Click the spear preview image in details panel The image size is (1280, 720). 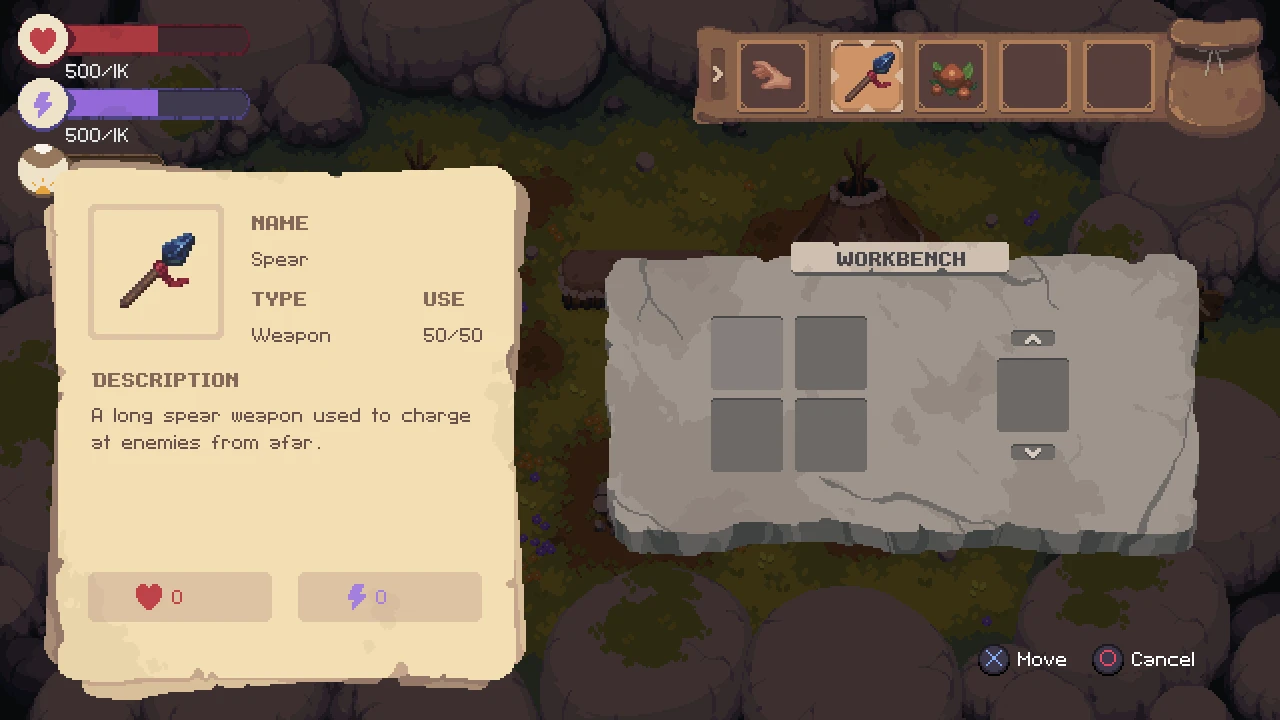(x=156, y=272)
